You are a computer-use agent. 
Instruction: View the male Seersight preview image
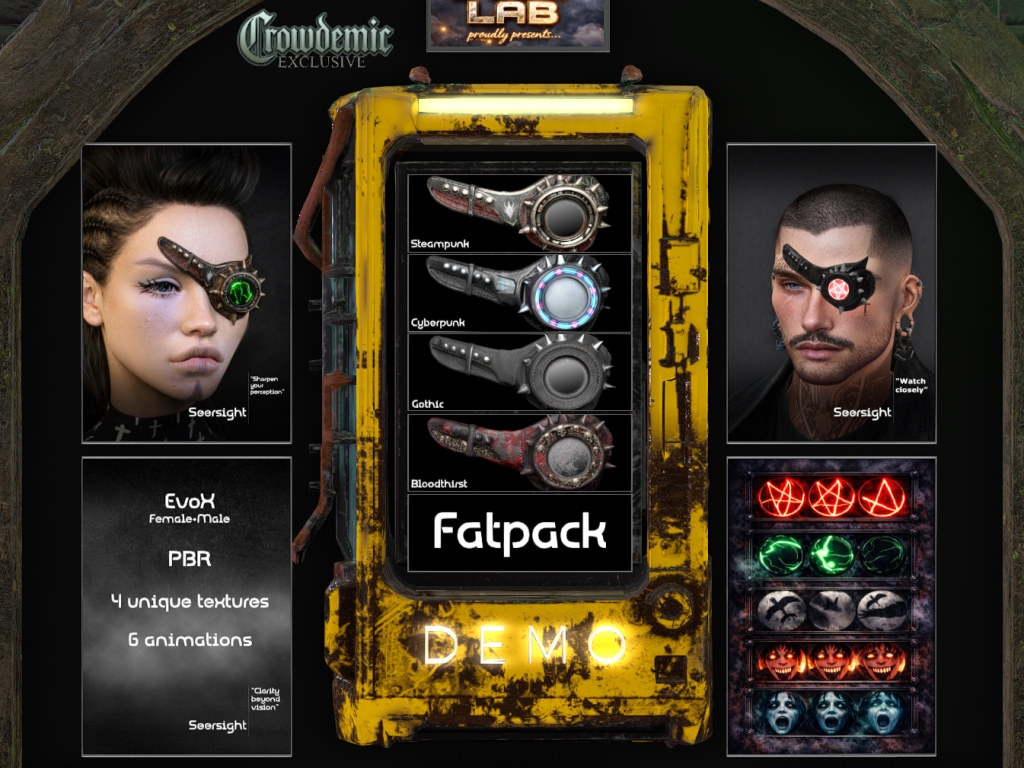pos(831,293)
